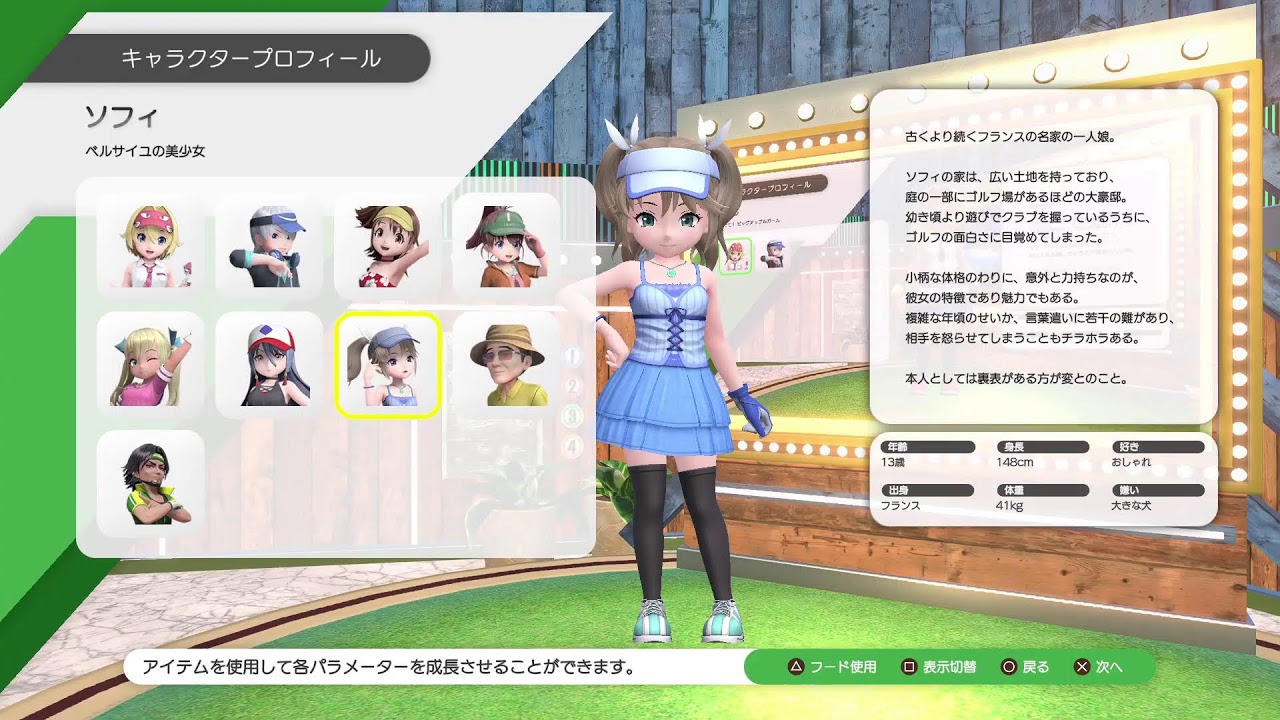The height and width of the screenshot is (720, 1280).
Task: Select the silver-haired golfer in blue visor
Action: coord(268,245)
